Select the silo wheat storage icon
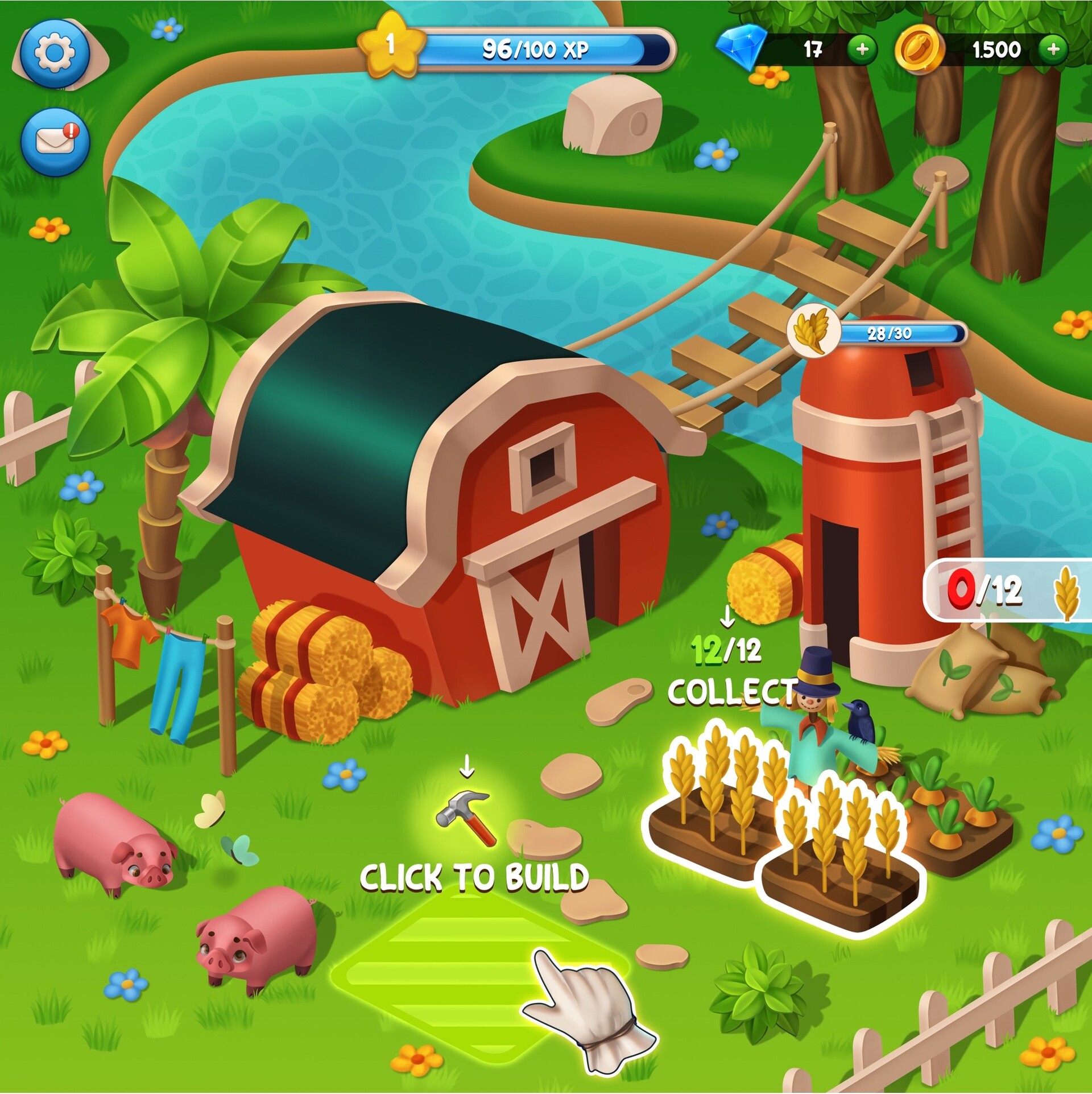1092x1094 pixels. (813, 330)
